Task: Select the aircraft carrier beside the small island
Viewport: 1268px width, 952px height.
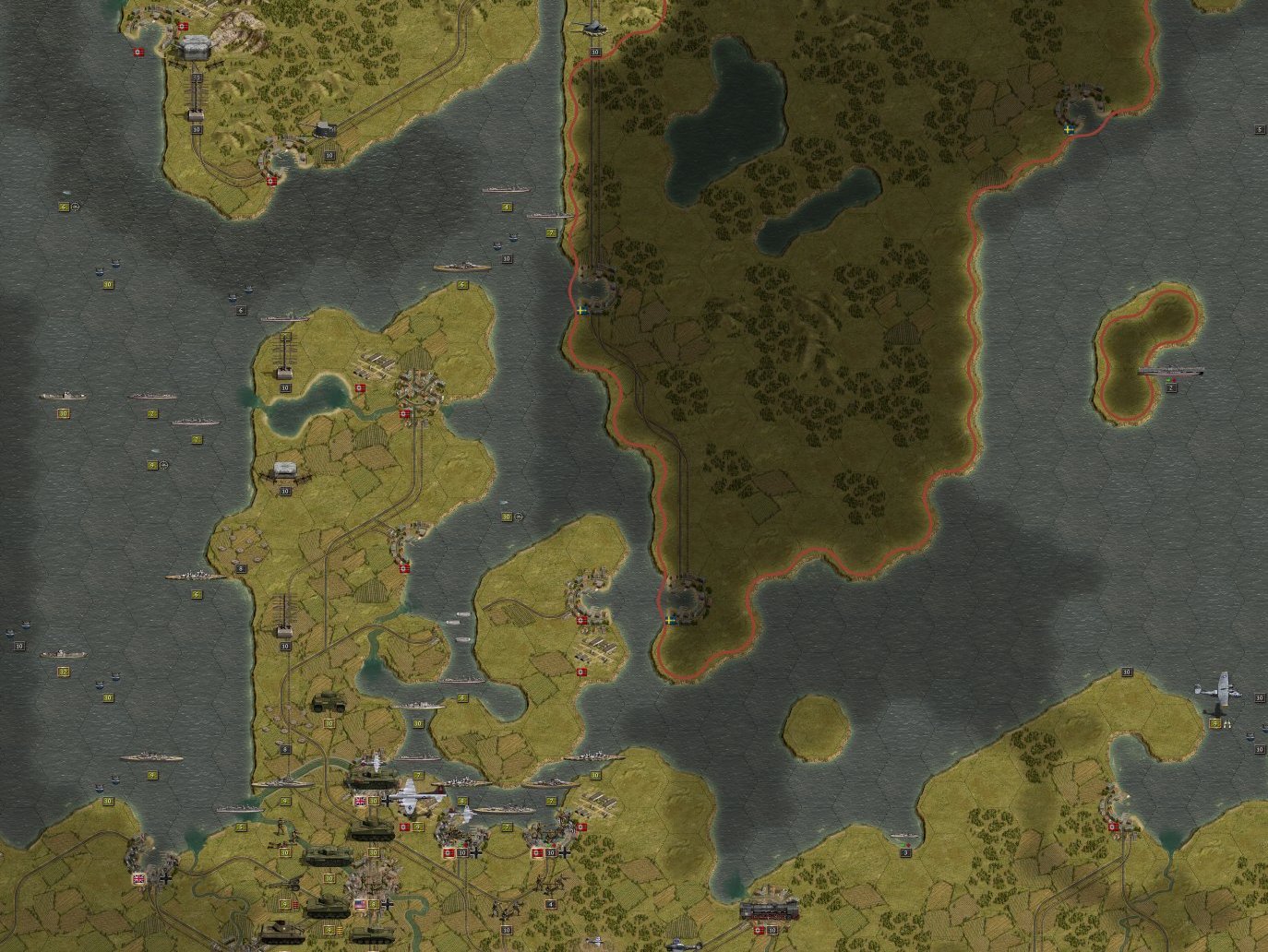Action: tap(1170, 371)
